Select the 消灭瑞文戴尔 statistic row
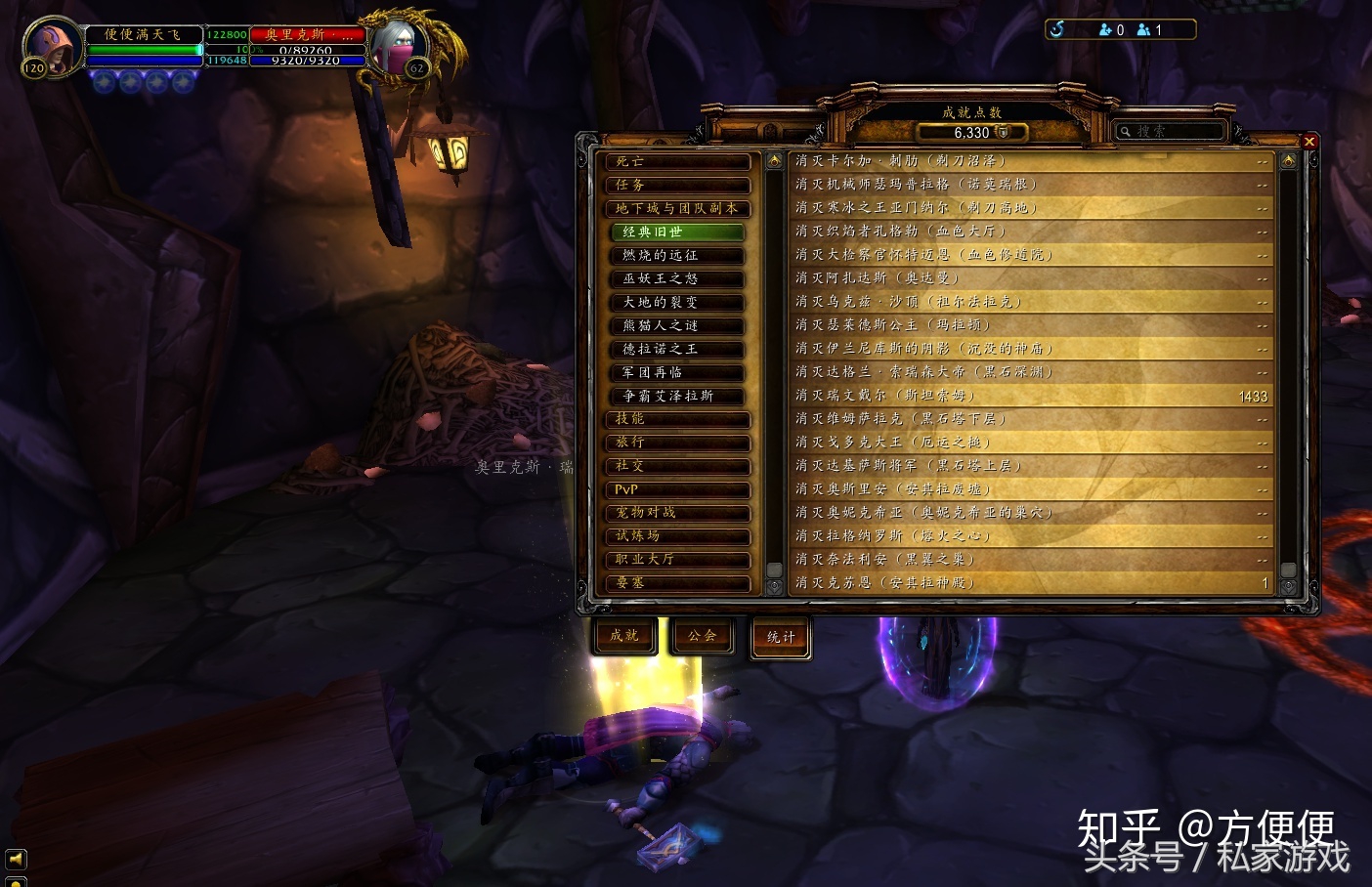 click(1030, 396)
